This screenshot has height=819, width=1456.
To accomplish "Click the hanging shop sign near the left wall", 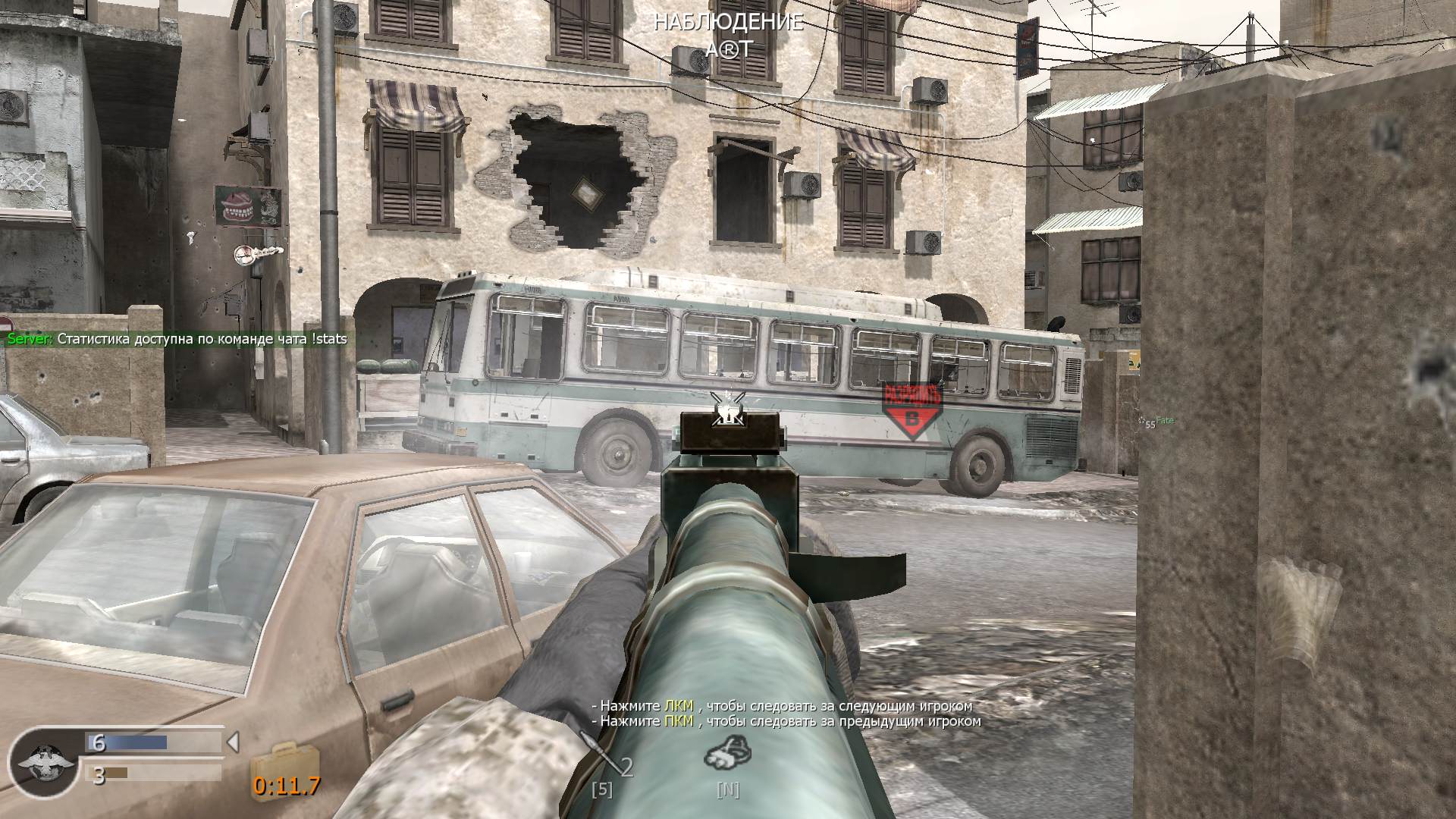I will point(250,254).
